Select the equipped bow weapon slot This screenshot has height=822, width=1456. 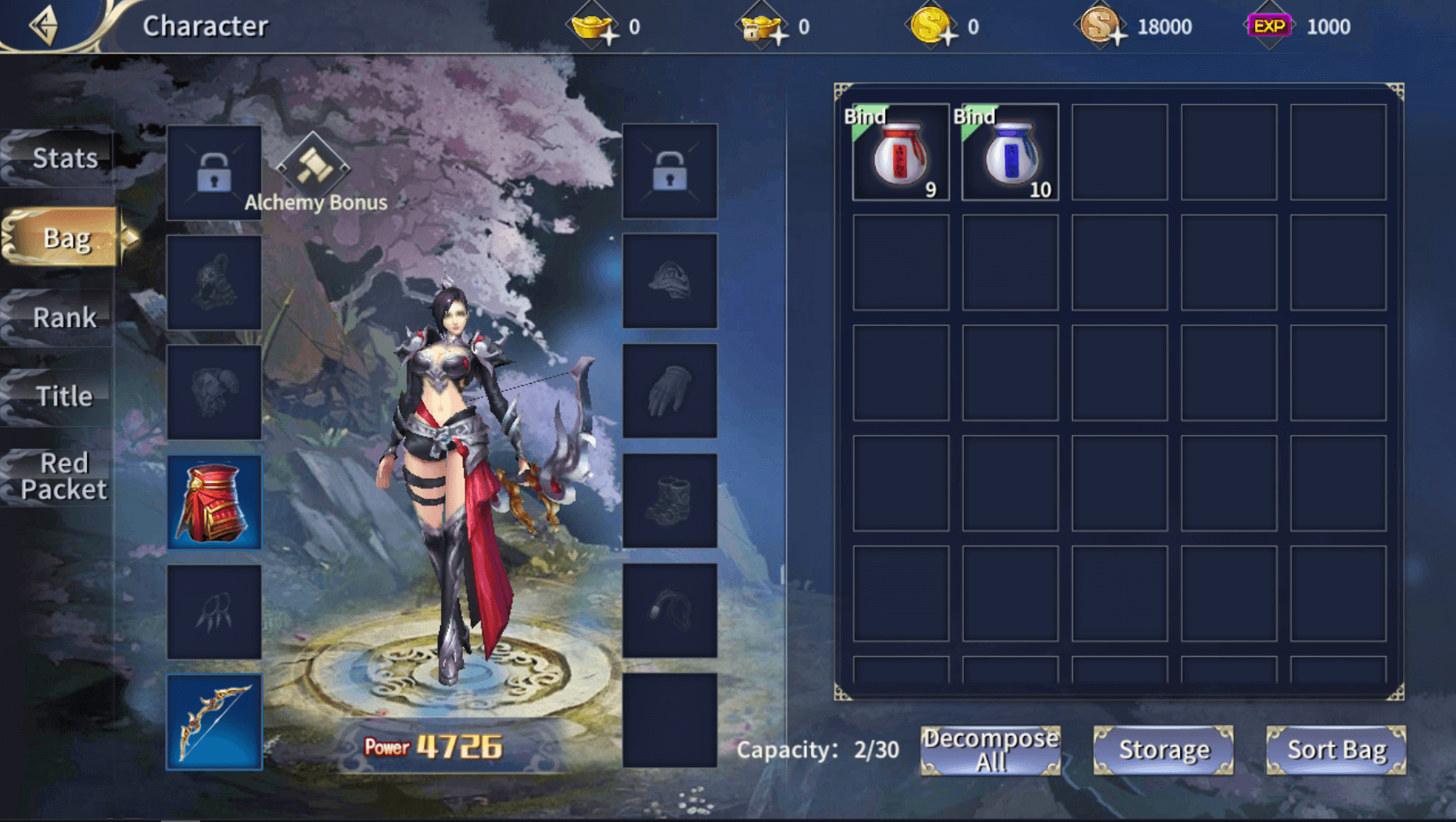pos(214,721)
